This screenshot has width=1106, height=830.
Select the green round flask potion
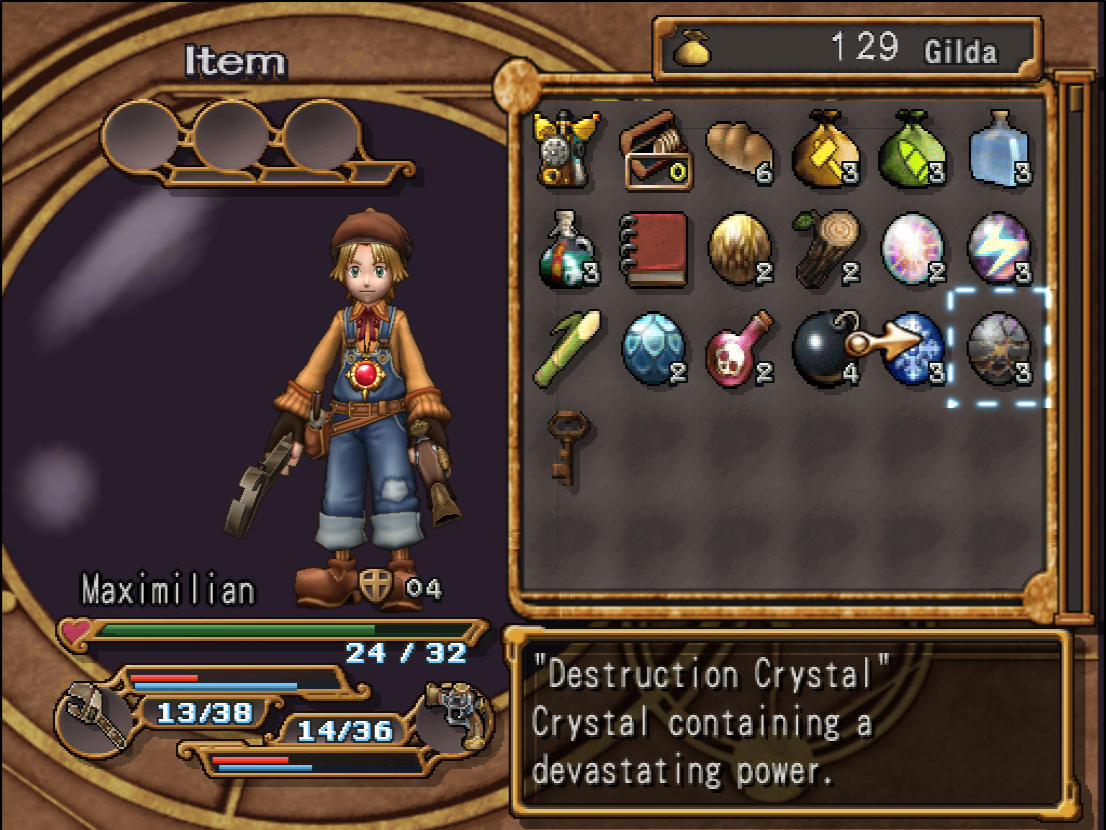pos(566,247)
